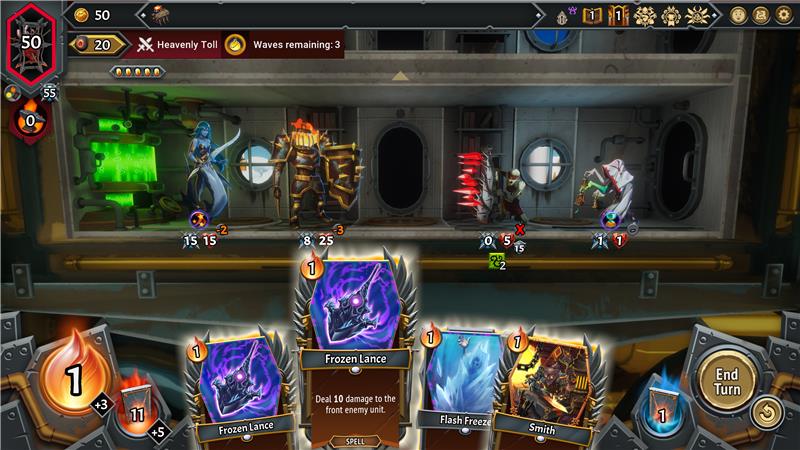Viewport: 800px width, 450px height.
Task: Click the pyre health hexagon showing 50
Action: coord(31,43)
